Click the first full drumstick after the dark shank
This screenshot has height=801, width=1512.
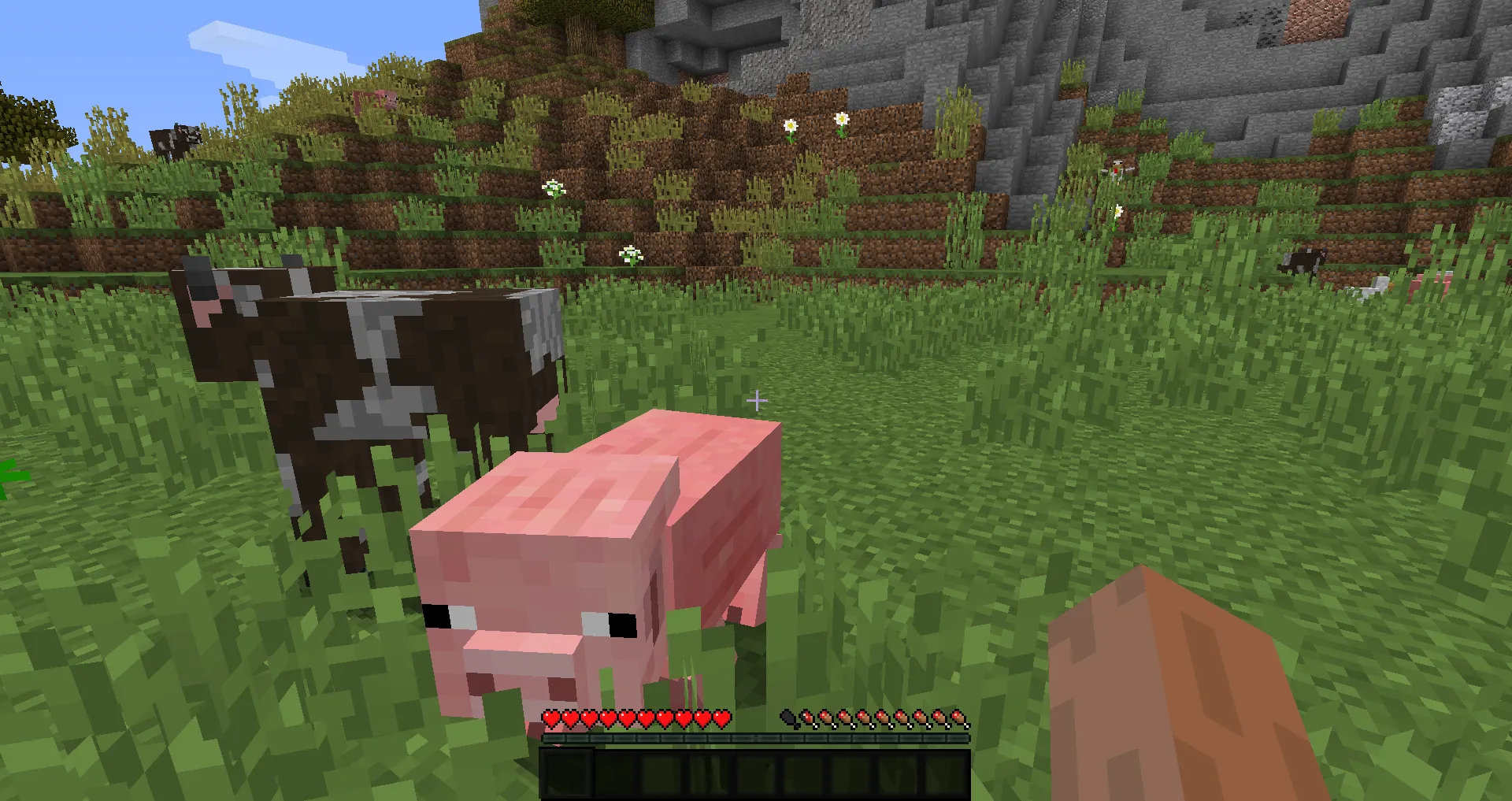click(807, 718)
